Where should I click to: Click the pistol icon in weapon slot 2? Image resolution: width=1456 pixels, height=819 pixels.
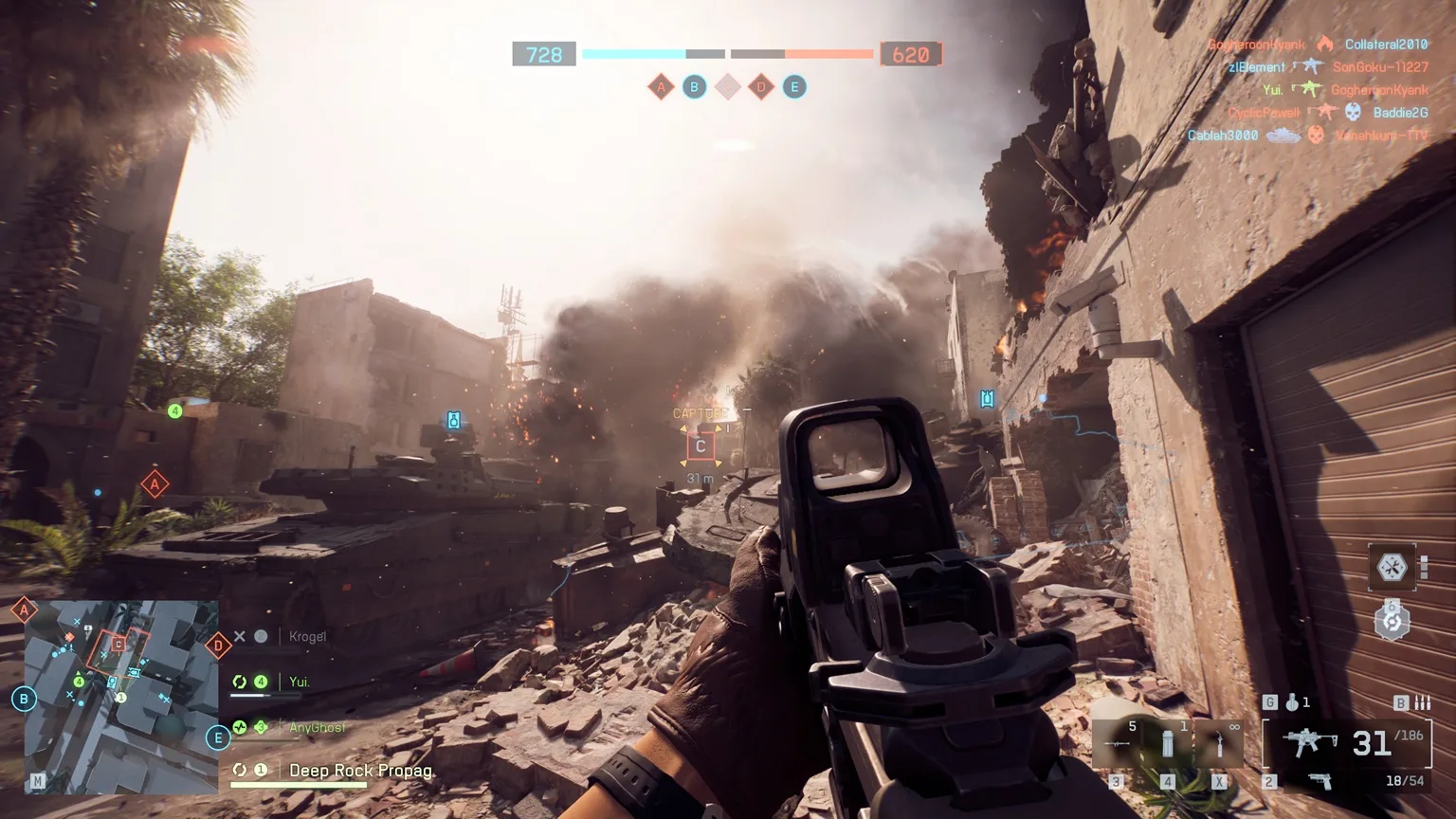tap(1321, 781)
